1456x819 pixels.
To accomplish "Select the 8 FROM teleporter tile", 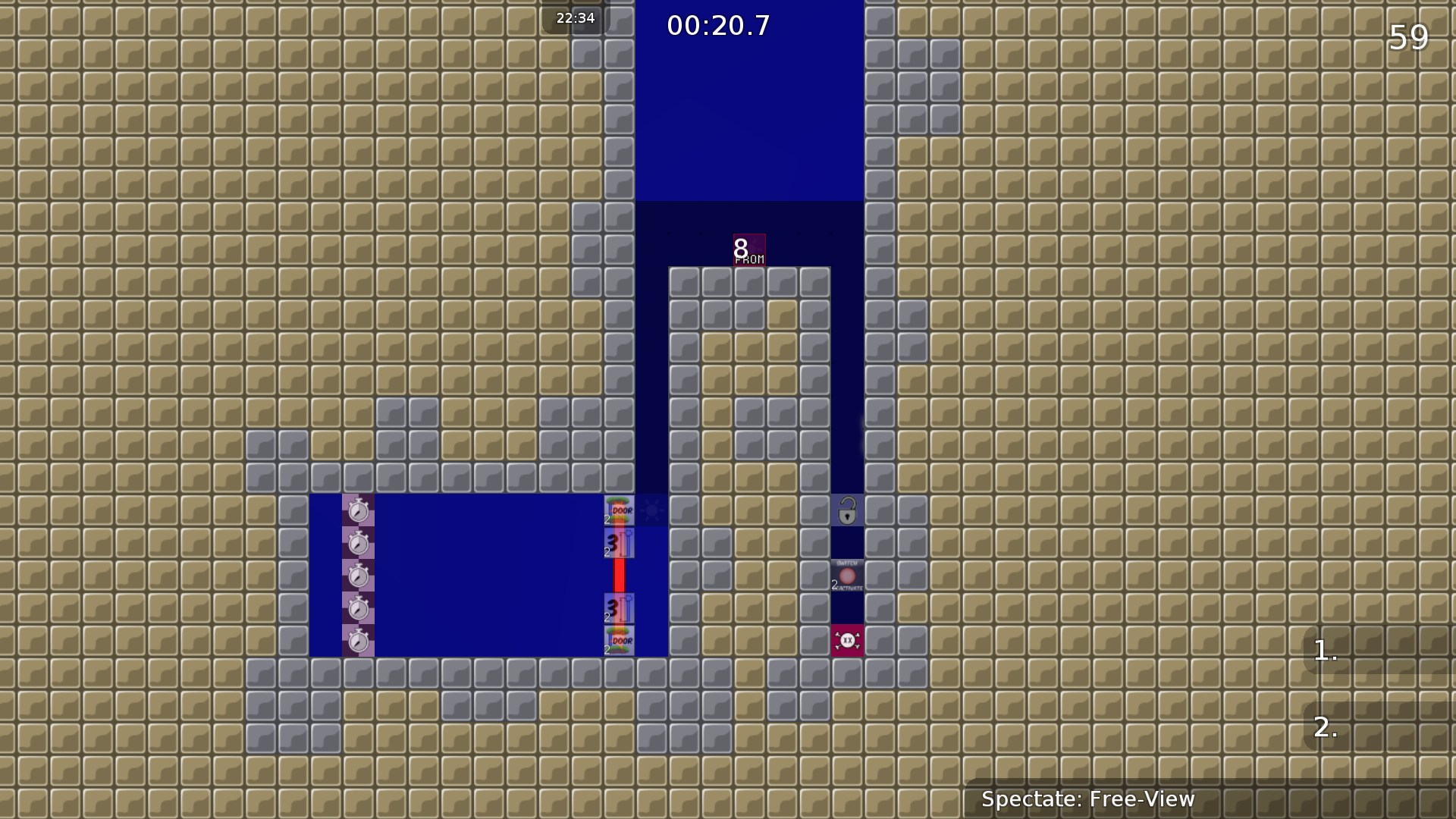I will tap(748, 250).
